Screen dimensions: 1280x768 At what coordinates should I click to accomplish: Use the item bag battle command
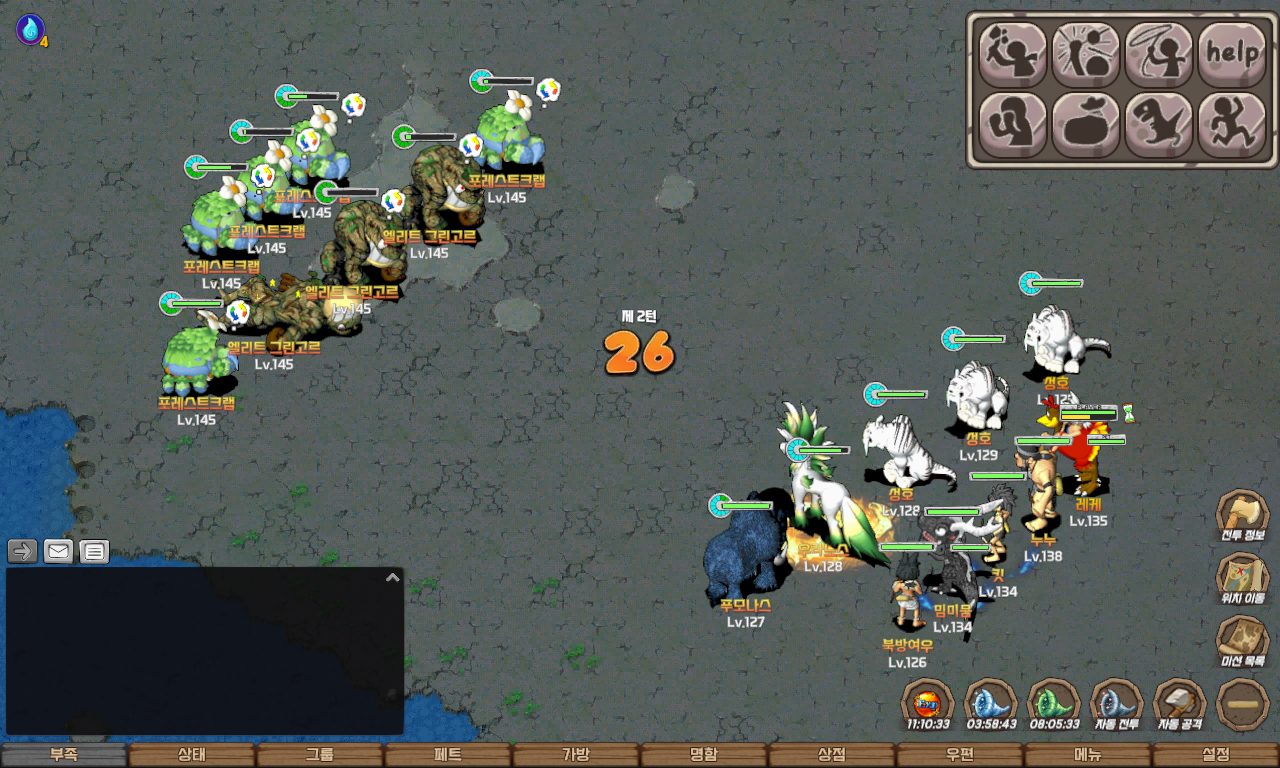(x=1085, y=125)
